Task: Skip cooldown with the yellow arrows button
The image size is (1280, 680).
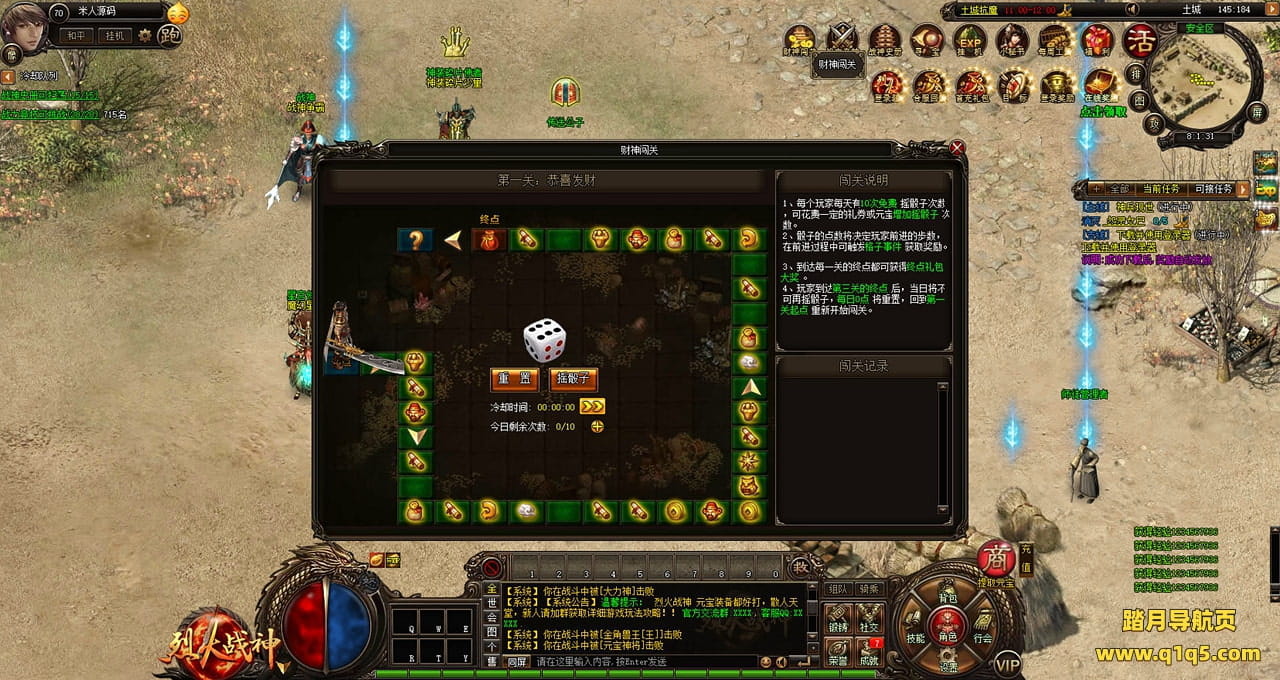Action: click(592, 407)
